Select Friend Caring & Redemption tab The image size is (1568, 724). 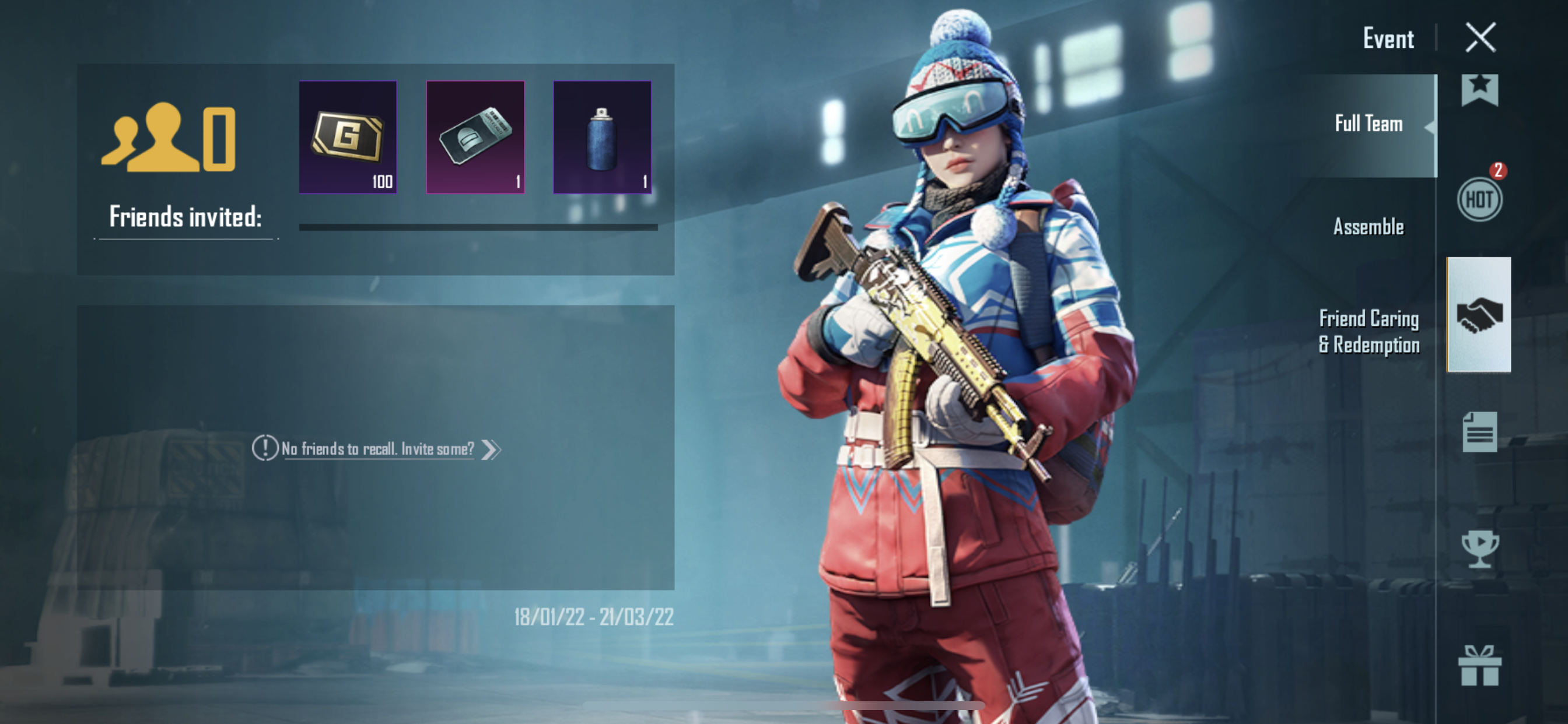tap(1368, 332)
